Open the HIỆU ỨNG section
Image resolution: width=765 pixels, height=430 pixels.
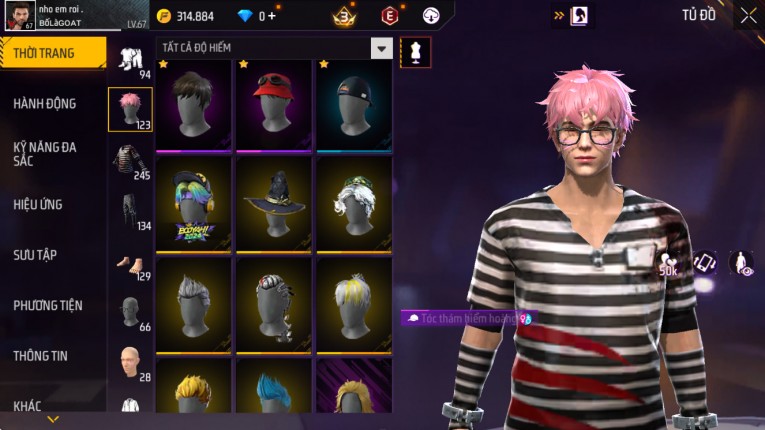click(38, 204)
